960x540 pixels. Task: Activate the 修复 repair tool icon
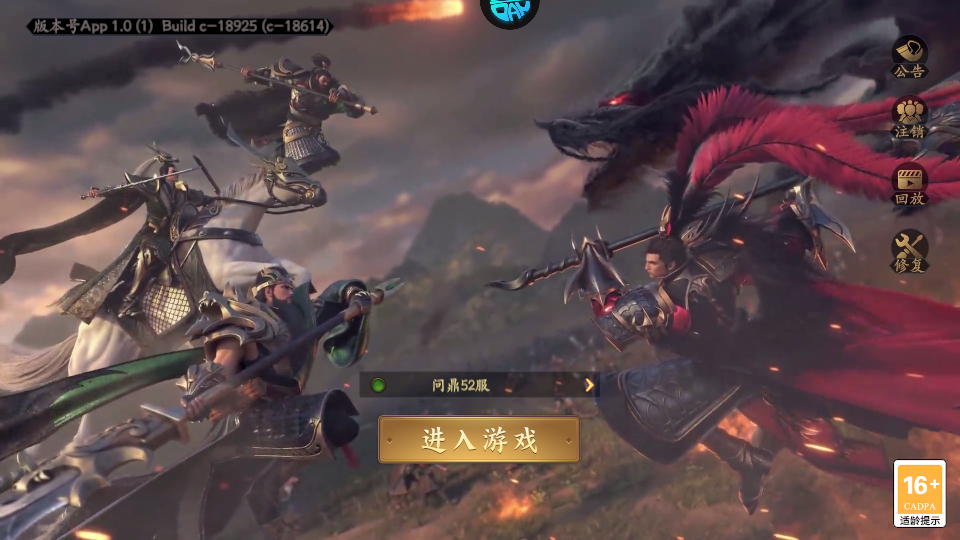pyautogui.click(x=909, y=251)
